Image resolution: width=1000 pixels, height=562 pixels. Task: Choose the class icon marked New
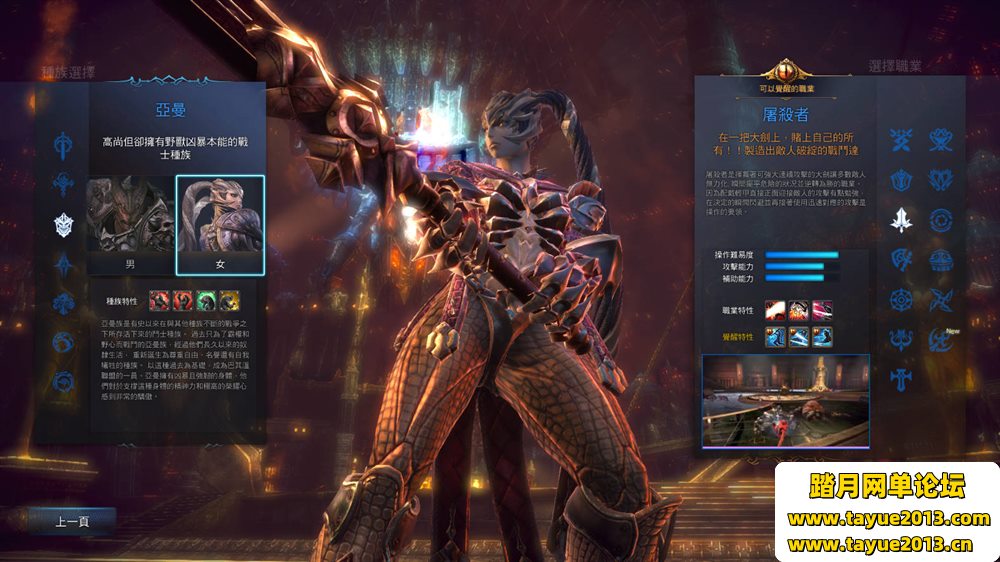pyautogui.click(x=940, y=339)
